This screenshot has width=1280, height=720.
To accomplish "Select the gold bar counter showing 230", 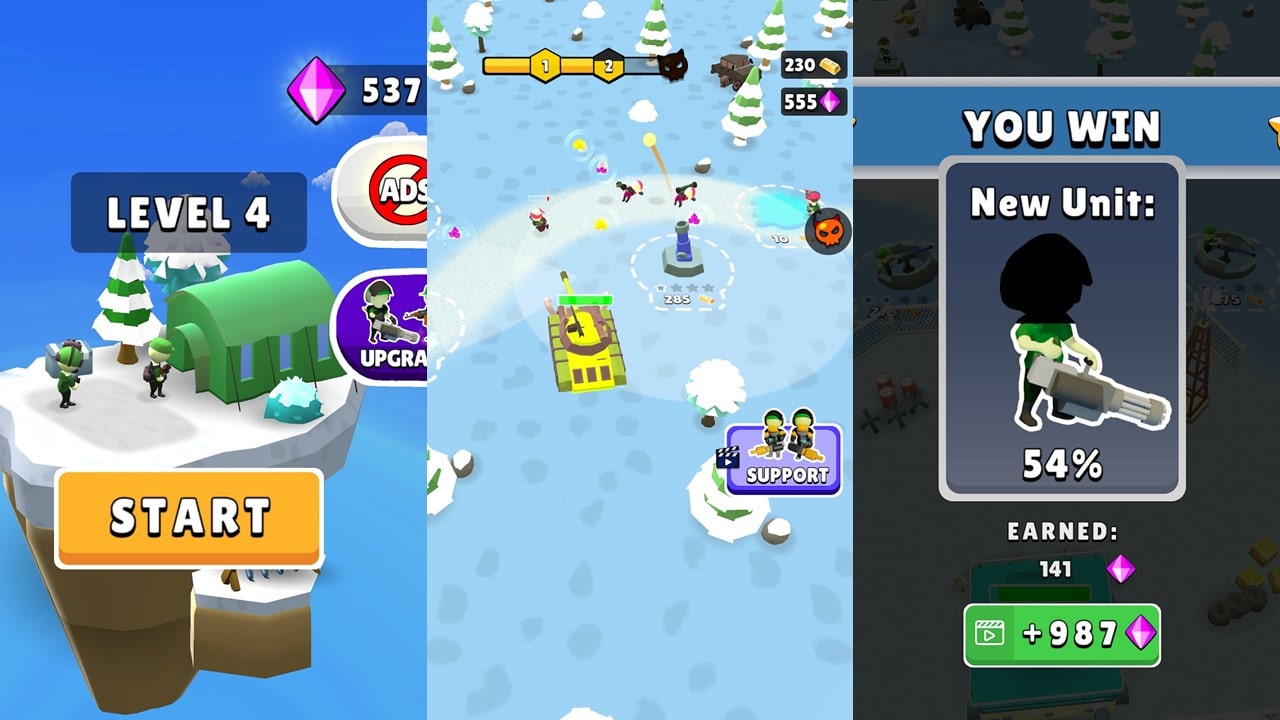I will (813, 65).
